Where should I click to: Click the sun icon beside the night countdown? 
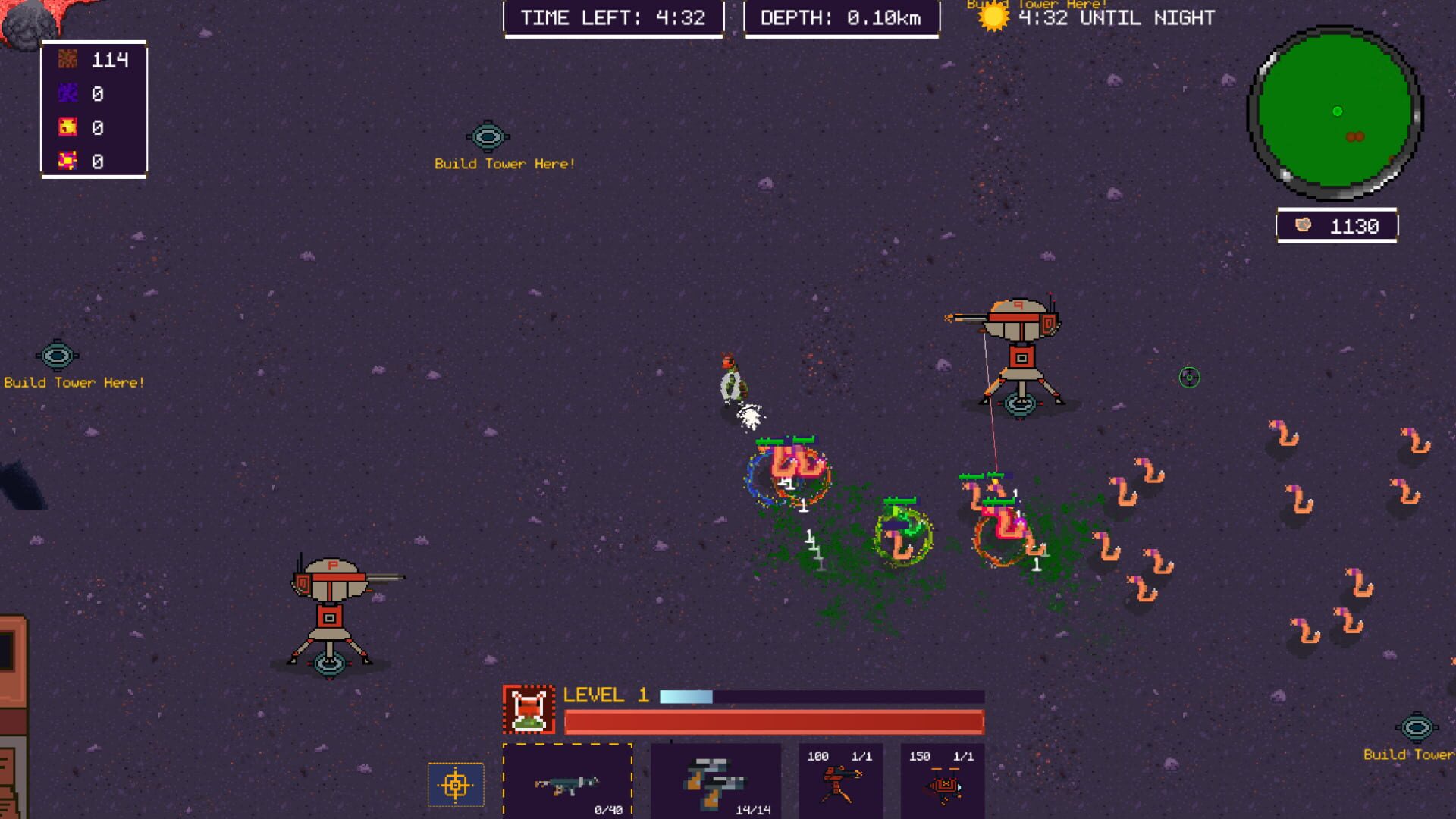pyautogui.click(x=992, y=19)
